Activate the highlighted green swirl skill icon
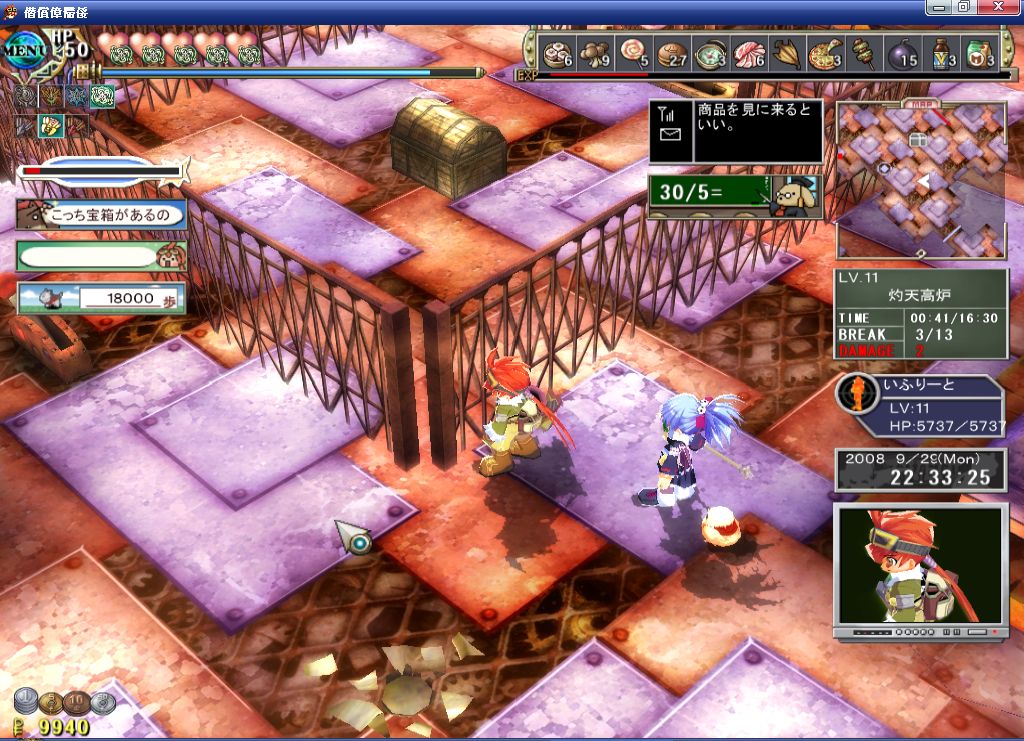Image resolution: width=1024 pixels, height=741 pixels. 102,97
